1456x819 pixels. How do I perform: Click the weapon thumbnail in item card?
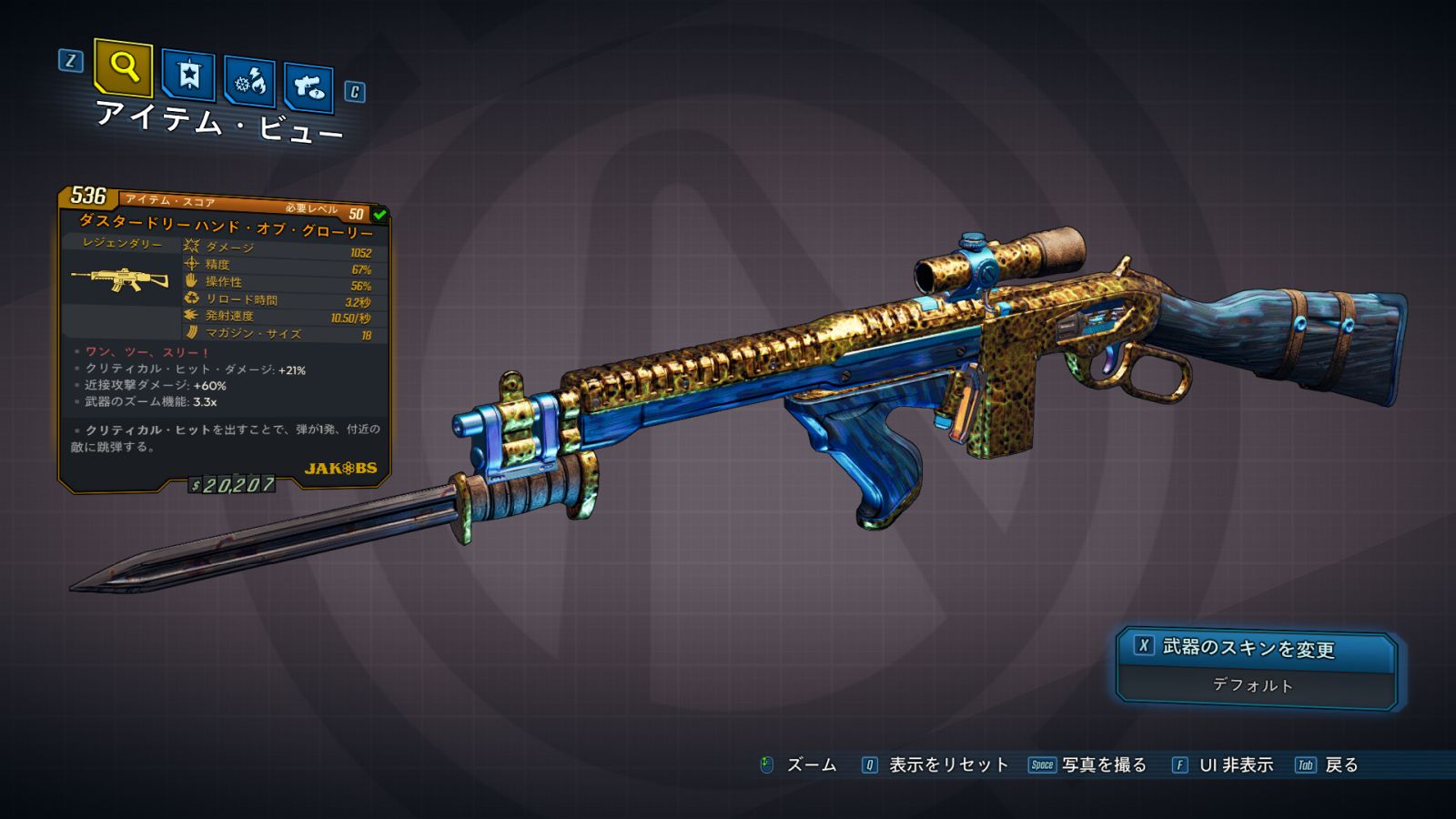pos(120,278)
